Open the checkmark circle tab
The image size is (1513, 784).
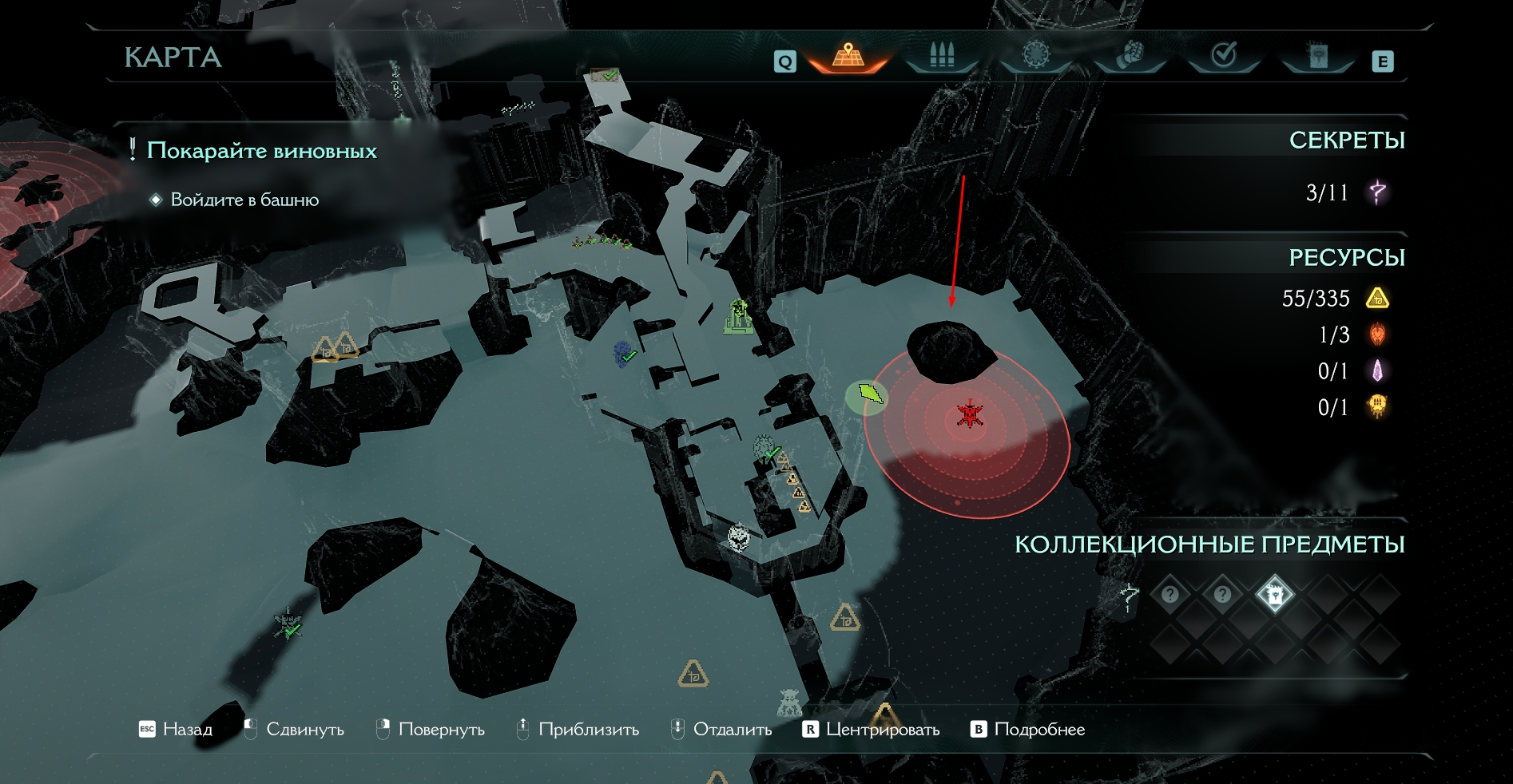point(1224,55)
